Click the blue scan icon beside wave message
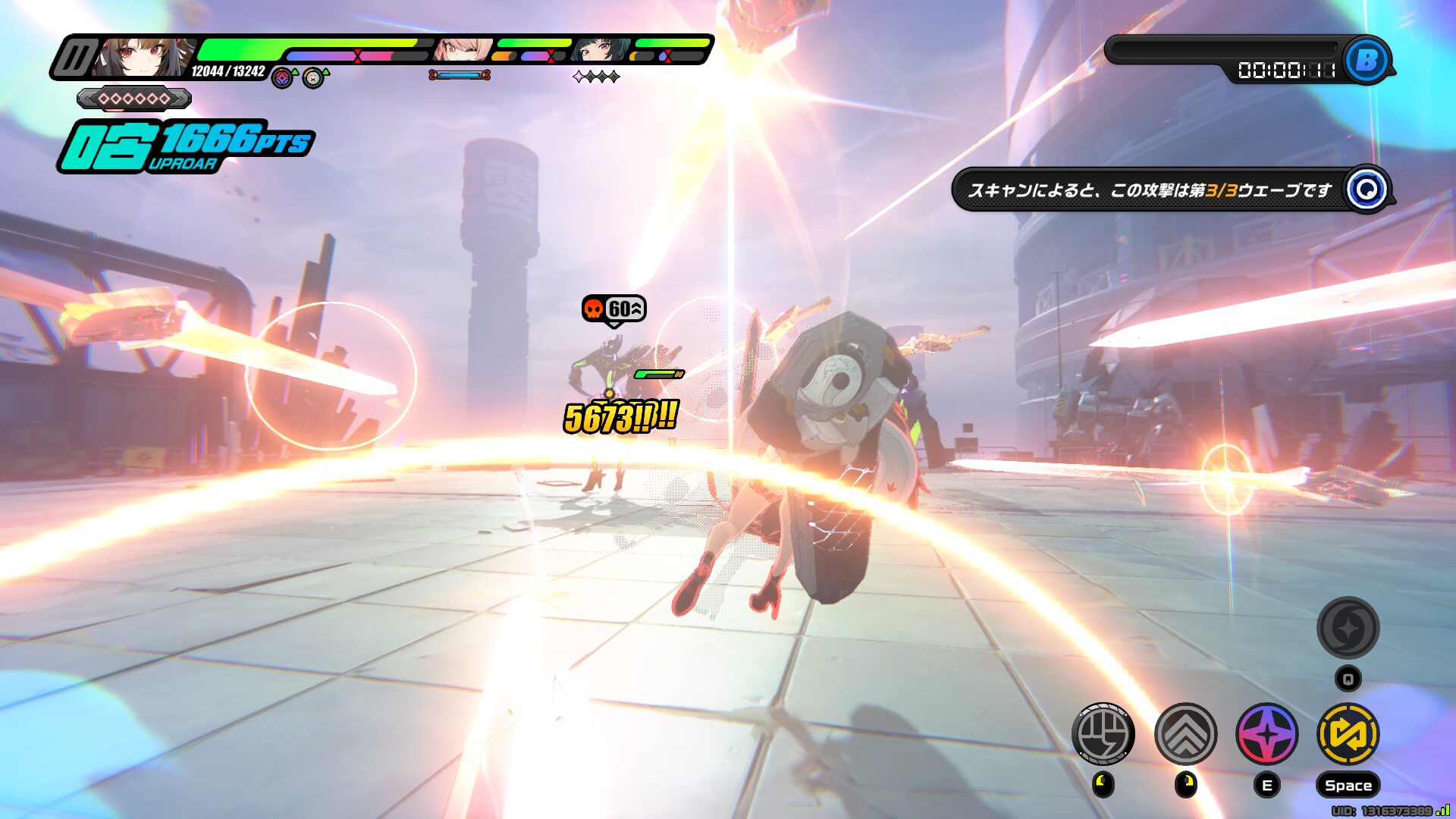This screenshot has height=819, width=1456. click(x=1367, y=190)
